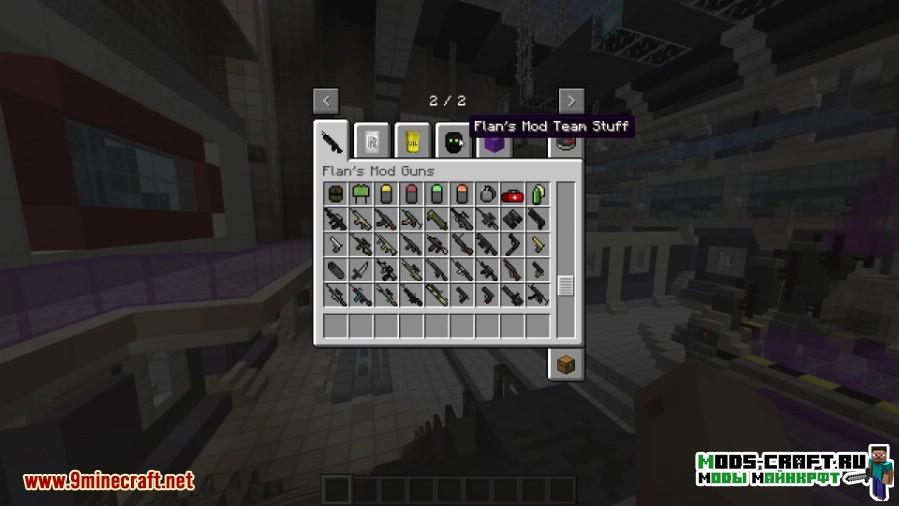The height and width of the screenshot is (506, 899).
Task: Click the inventory scrollbar handle
Action: pyautogui.click(x=566, y=285)
